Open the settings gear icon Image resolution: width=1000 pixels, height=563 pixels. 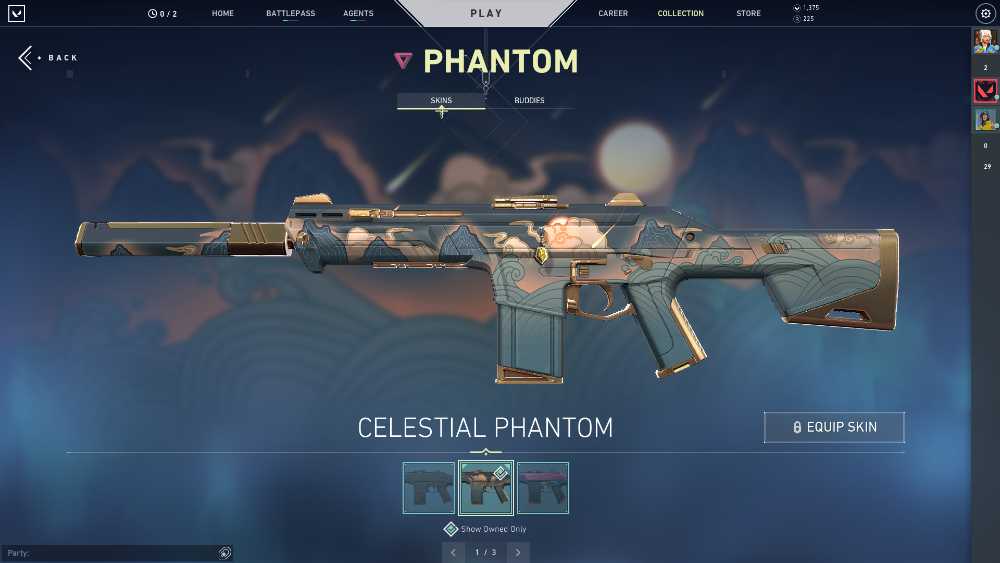click(x=985, y=14)
